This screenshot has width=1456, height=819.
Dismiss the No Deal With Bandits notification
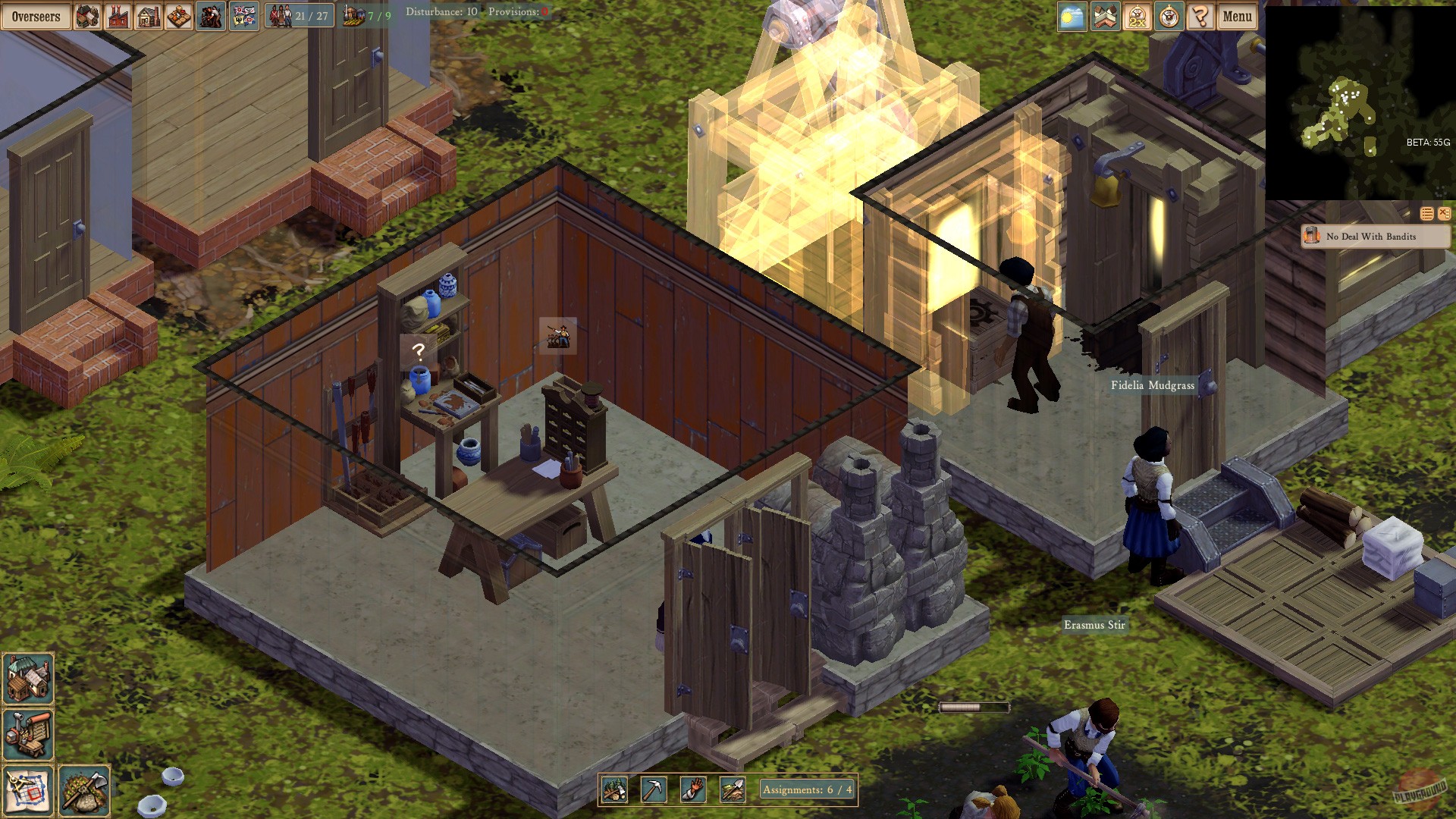pos(1444,213)
